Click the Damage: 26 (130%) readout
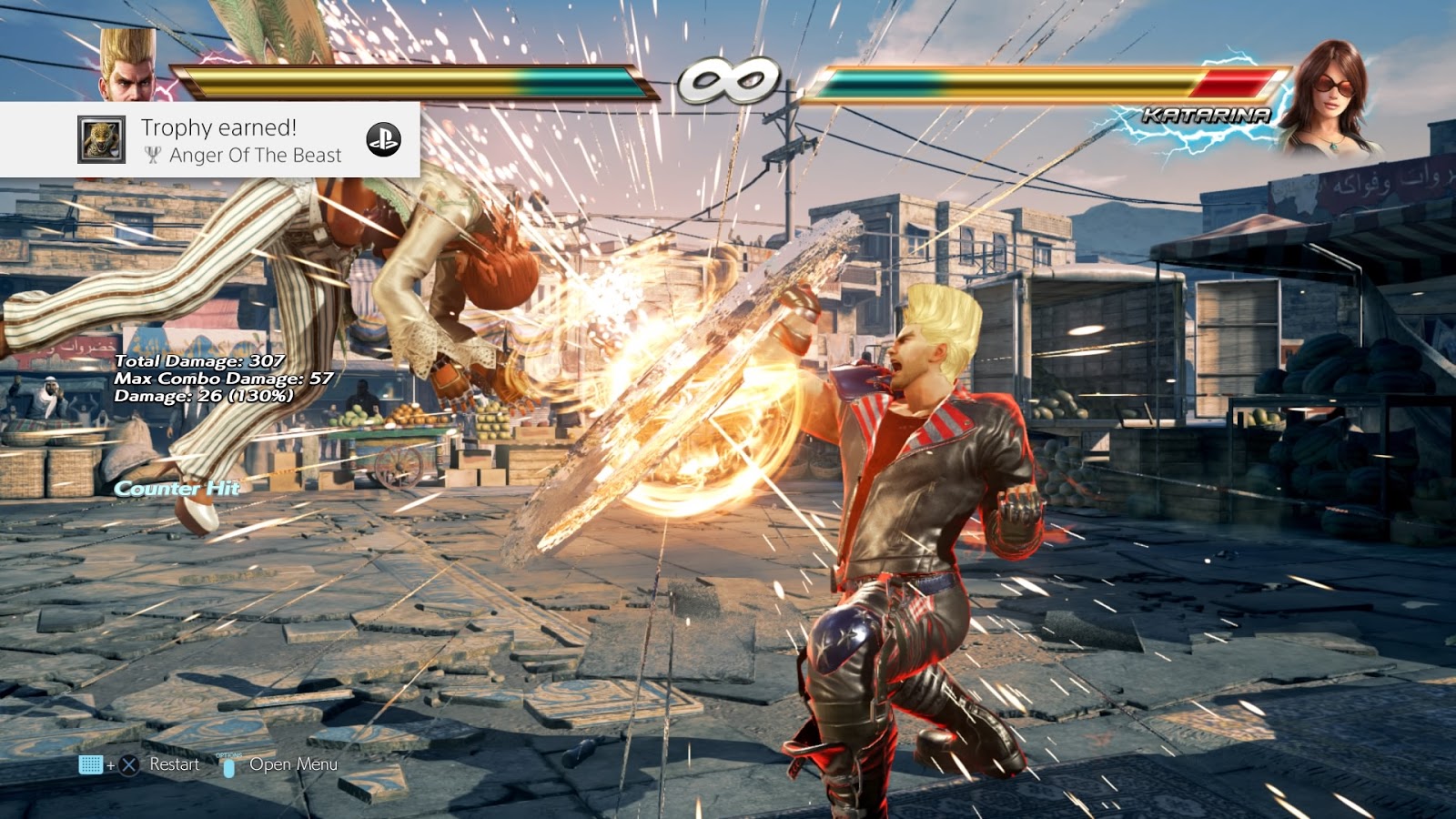This screenshot has height=819, width=1456. 202,397
